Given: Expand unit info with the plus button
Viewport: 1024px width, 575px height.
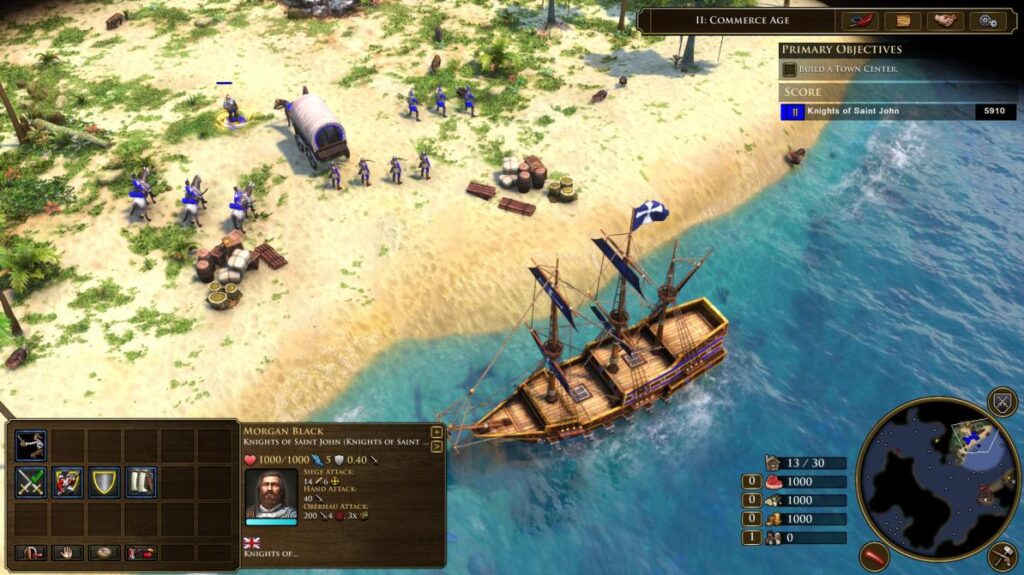Looking at the screenshot, I should [x=437, y=433].
